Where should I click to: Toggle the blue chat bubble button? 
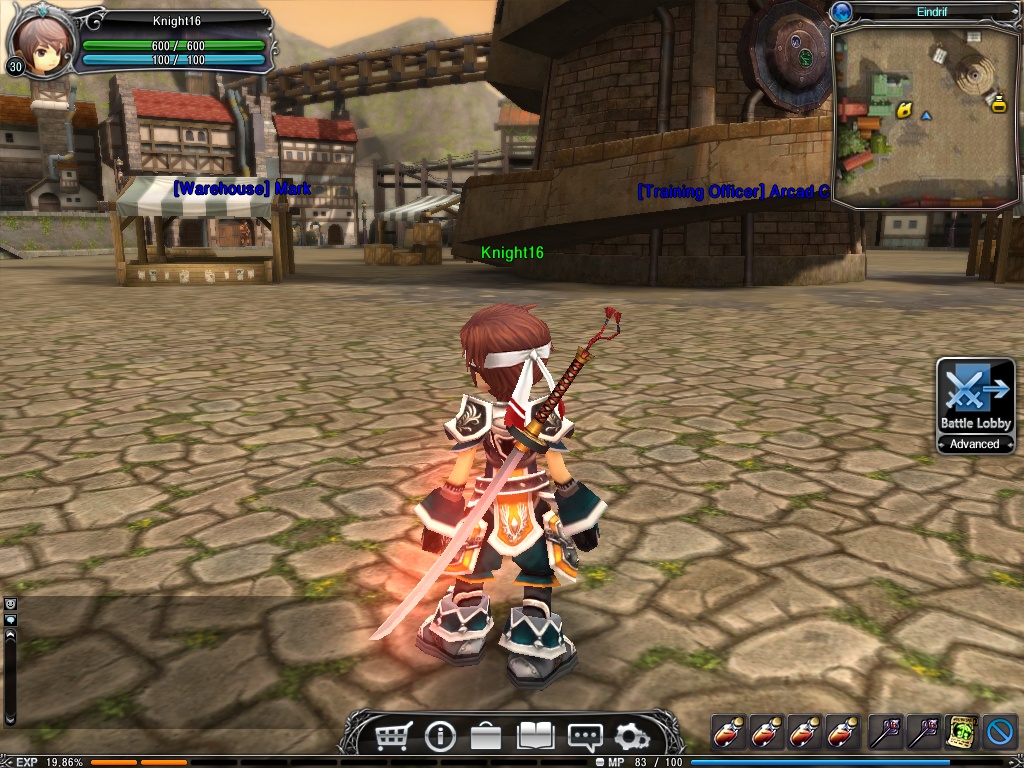point(10,620)
